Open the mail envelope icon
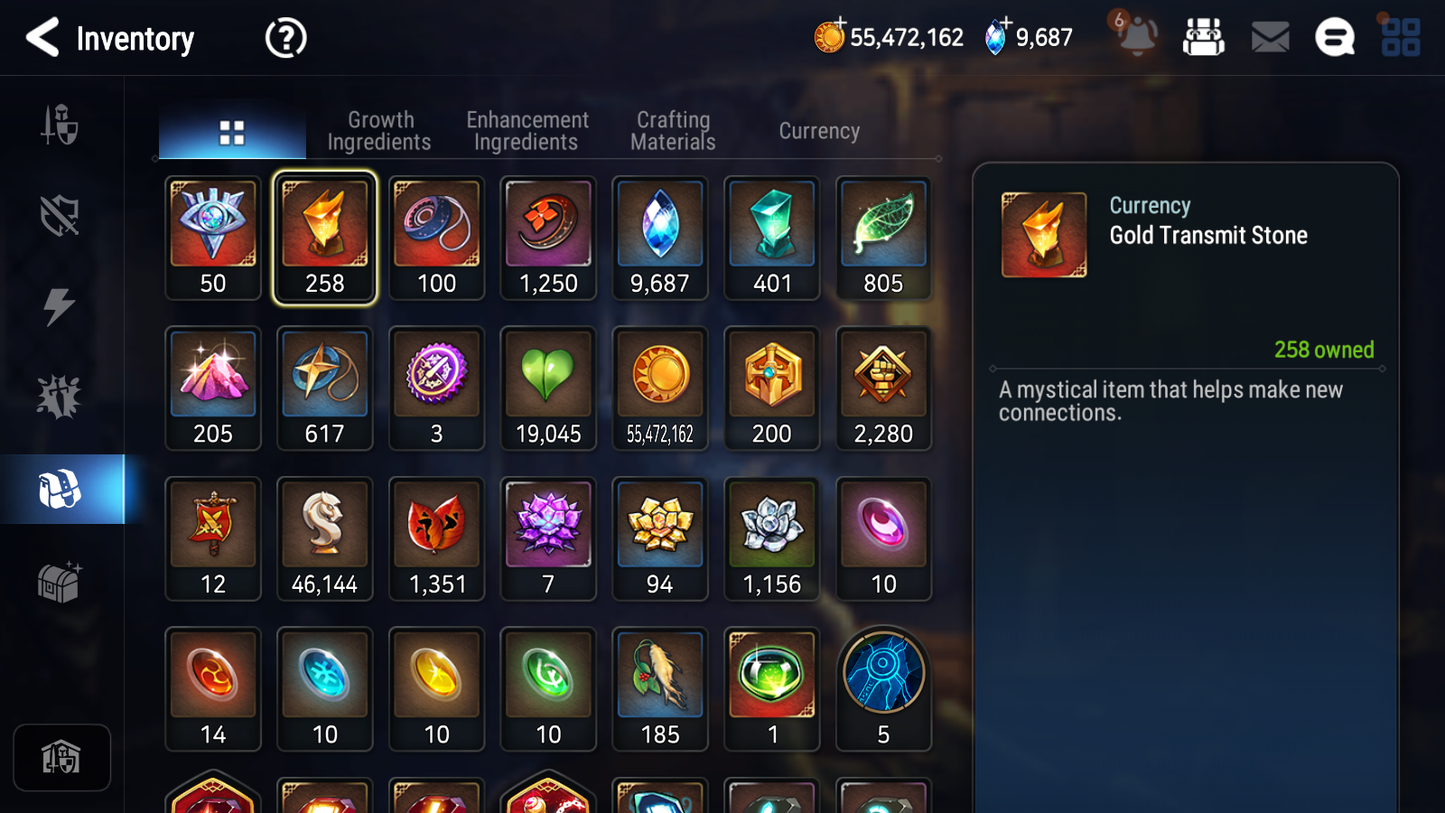The image size is (1445, 813). click(x=1269, y=36)
